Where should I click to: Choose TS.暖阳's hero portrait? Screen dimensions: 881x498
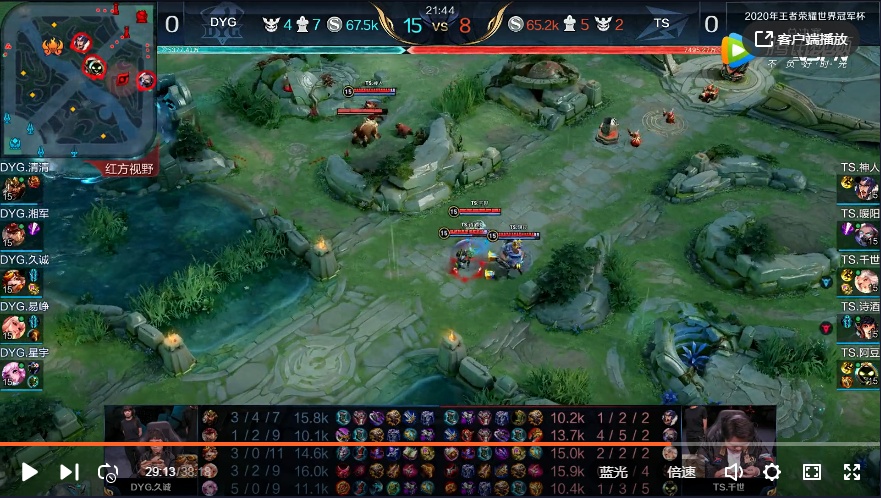(x=866, y=236)
